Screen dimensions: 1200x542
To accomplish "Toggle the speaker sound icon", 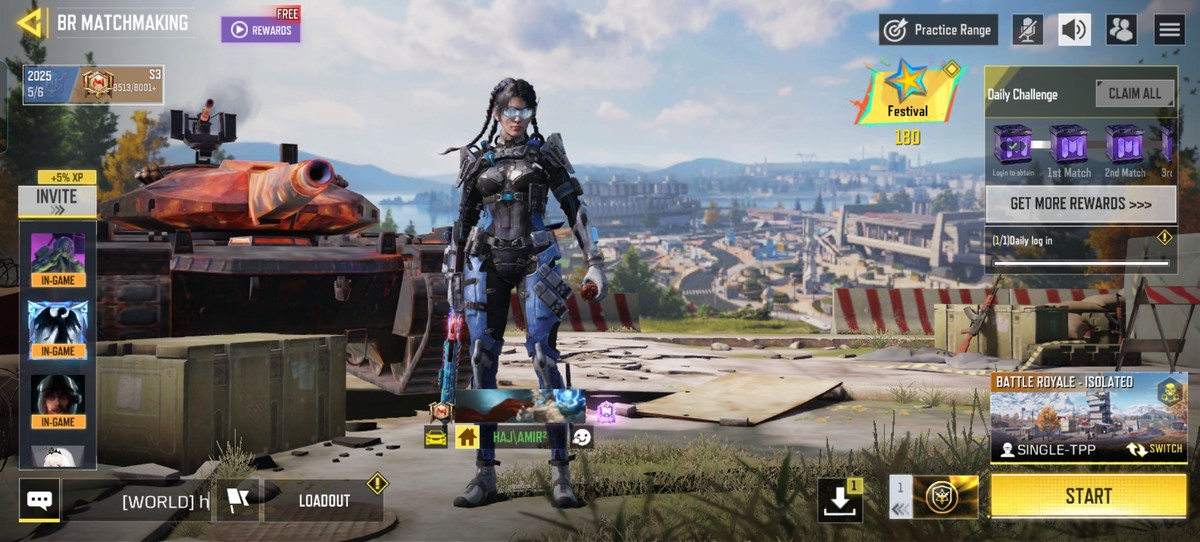I will click(x=1074, y=30).
